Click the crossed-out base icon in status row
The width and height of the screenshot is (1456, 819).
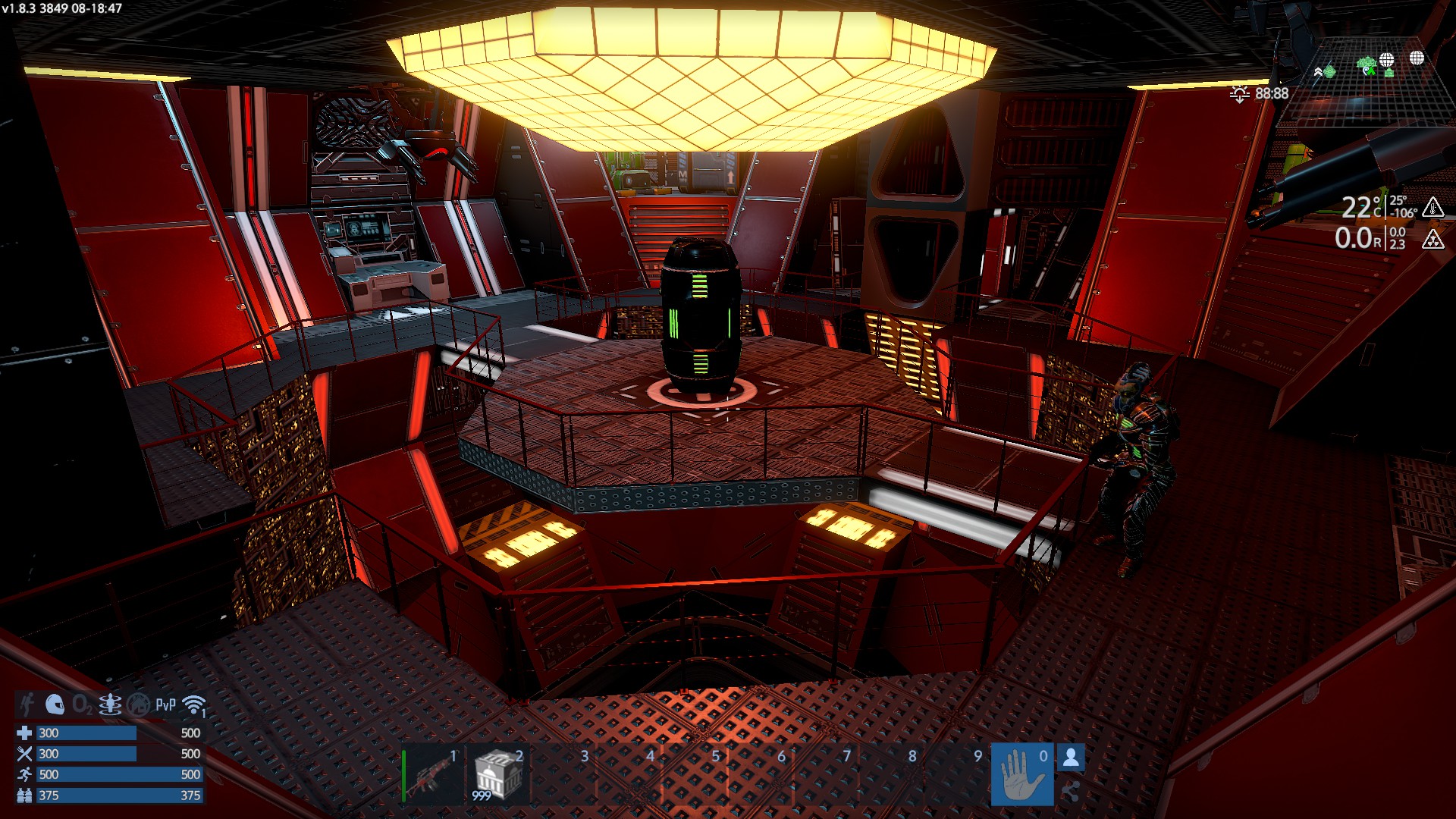pos(138,705)
